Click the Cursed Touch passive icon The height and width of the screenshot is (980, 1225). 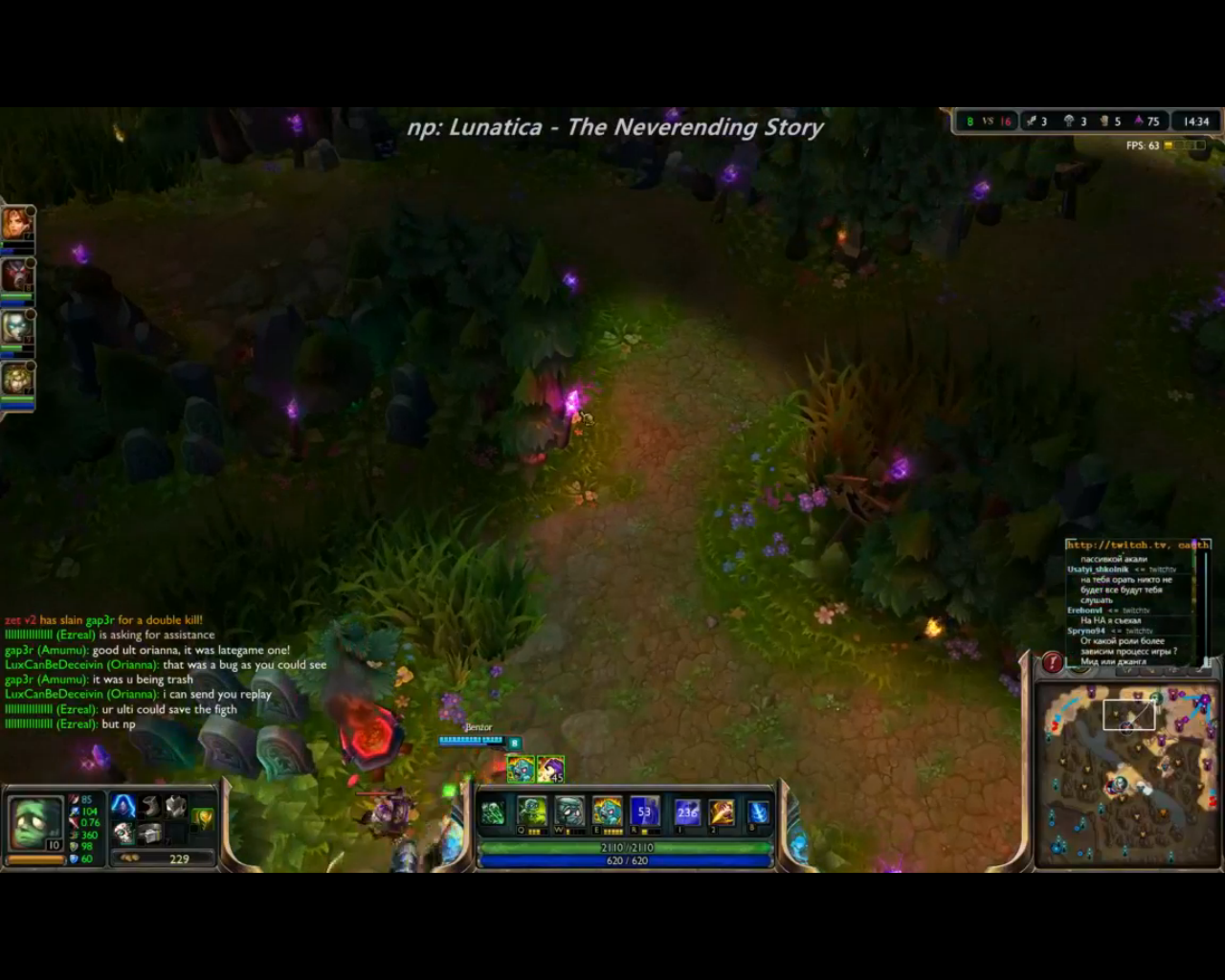pyautogui.click(x=493, y=813)
